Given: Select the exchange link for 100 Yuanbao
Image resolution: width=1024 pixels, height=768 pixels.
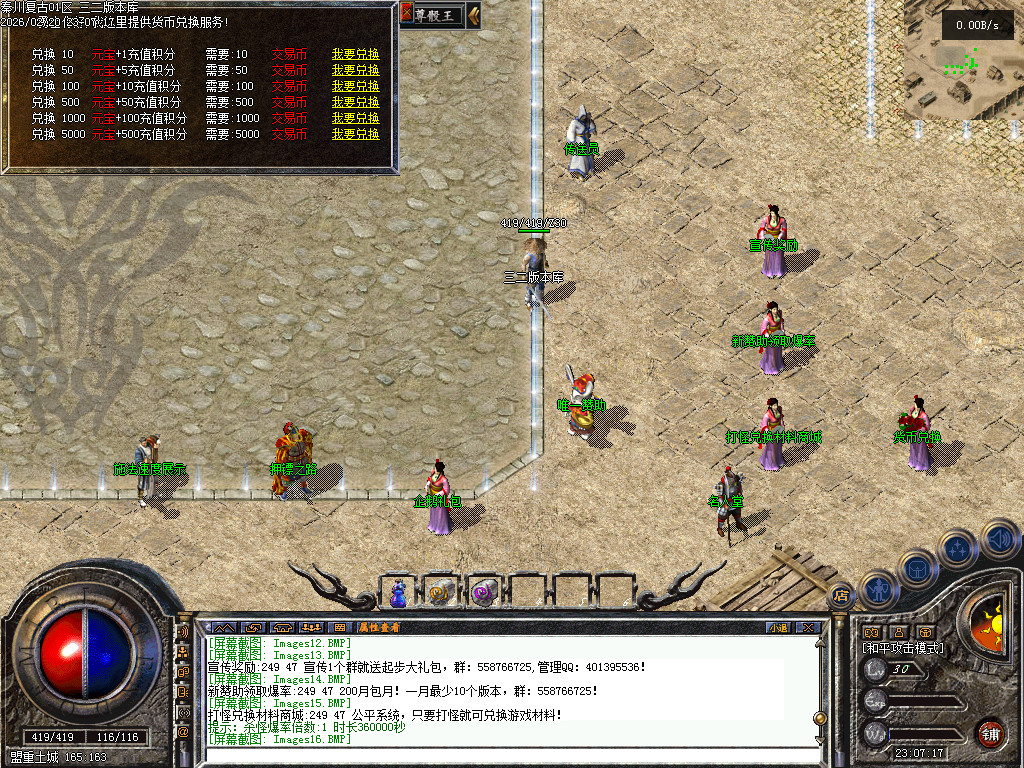Looking at the screenshot, I should click(x=355, y=86).
